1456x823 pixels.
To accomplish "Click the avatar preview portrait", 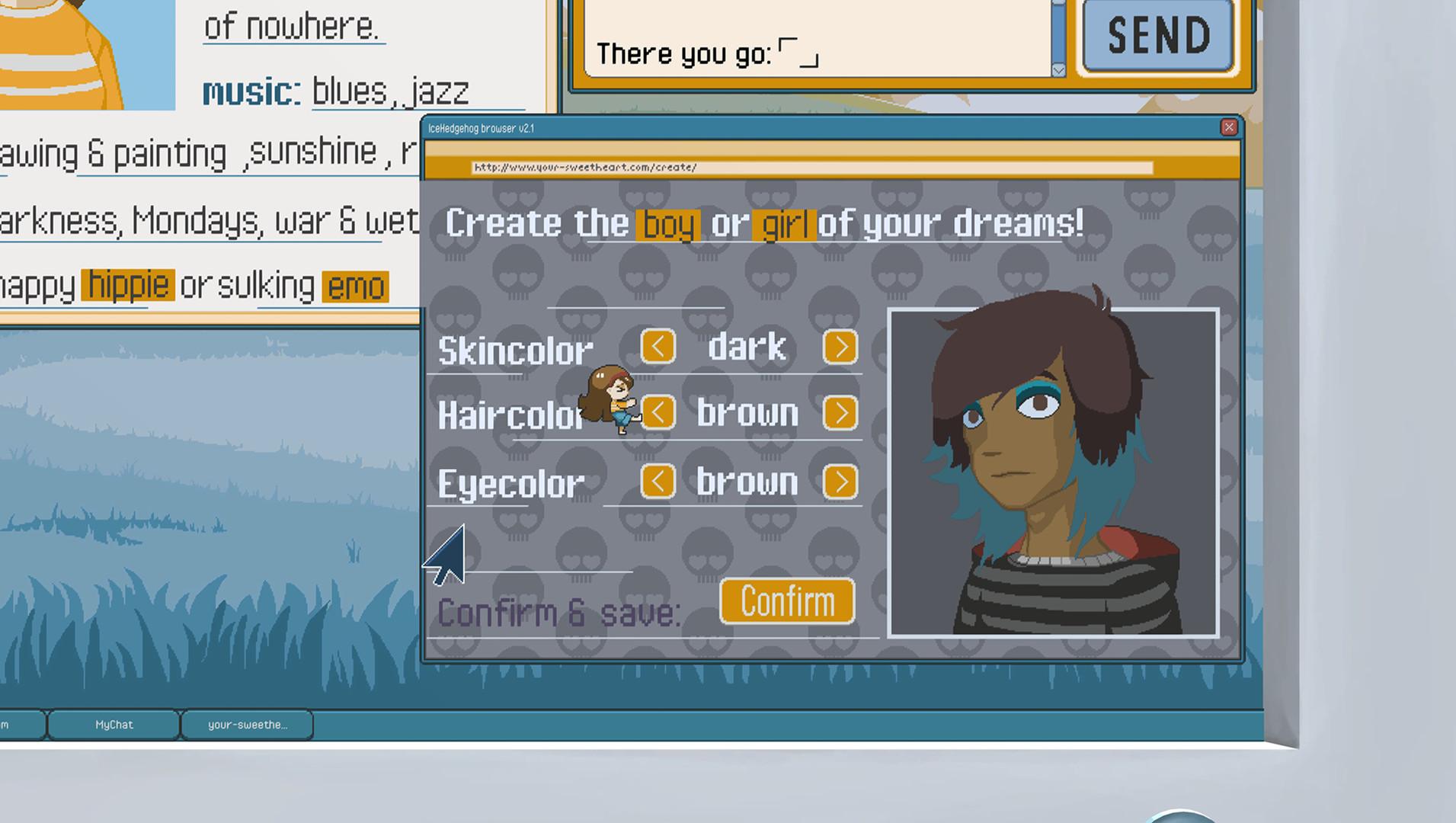I will click(x=1055, y=472).
